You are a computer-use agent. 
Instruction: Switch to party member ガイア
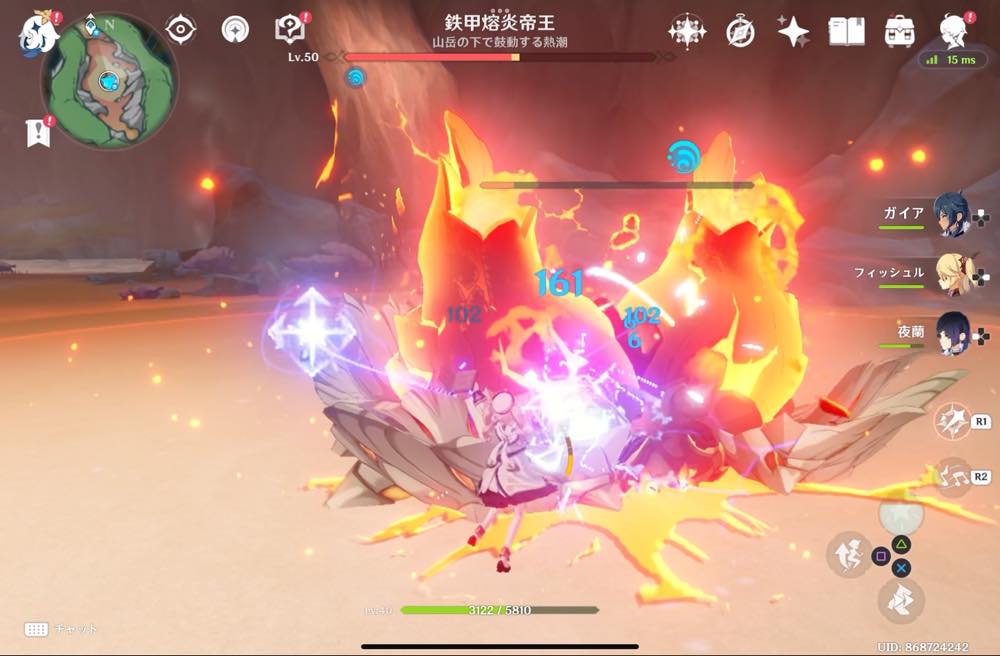tap(951, 214)
